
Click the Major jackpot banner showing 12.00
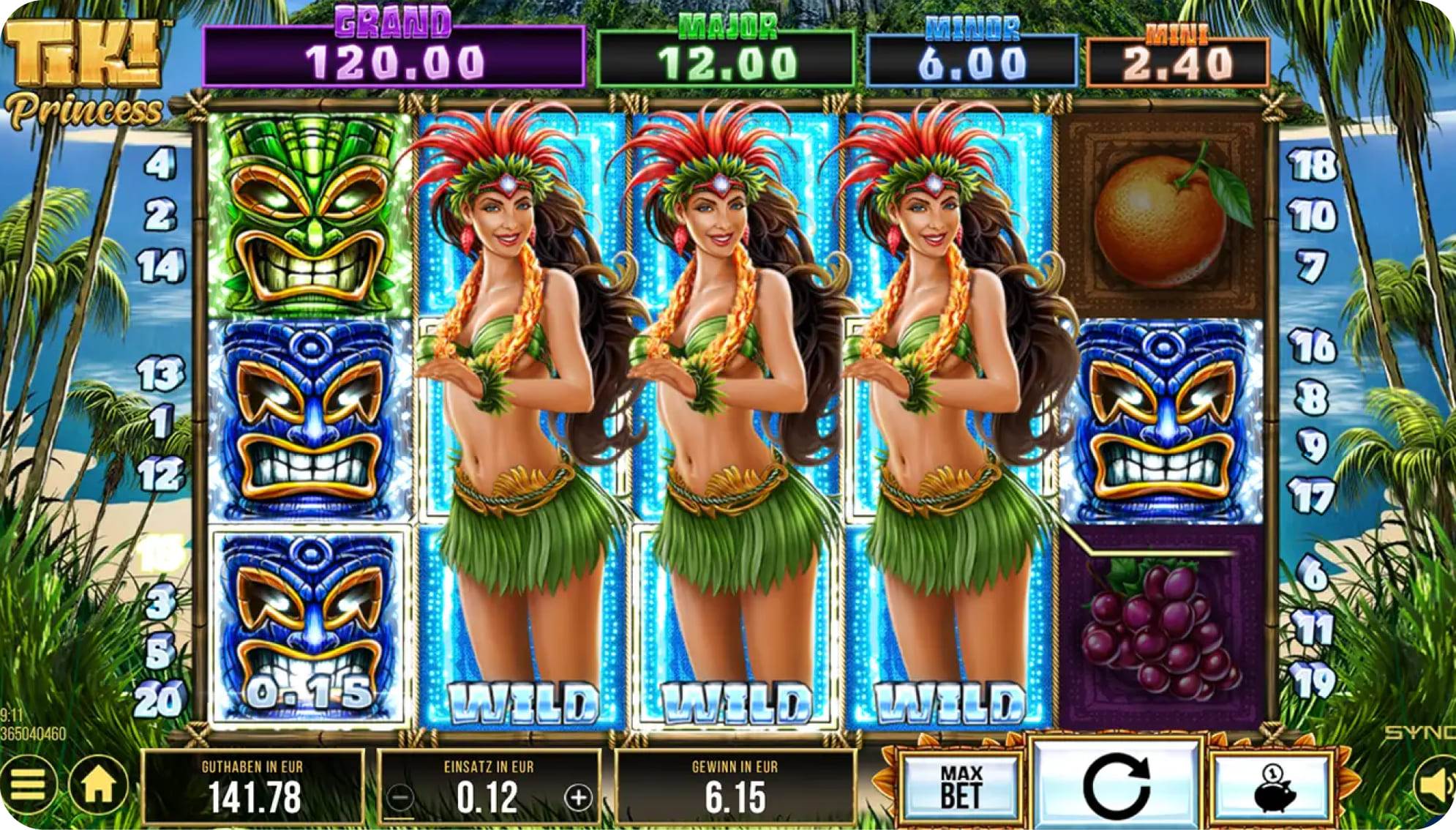click(726, 51)
